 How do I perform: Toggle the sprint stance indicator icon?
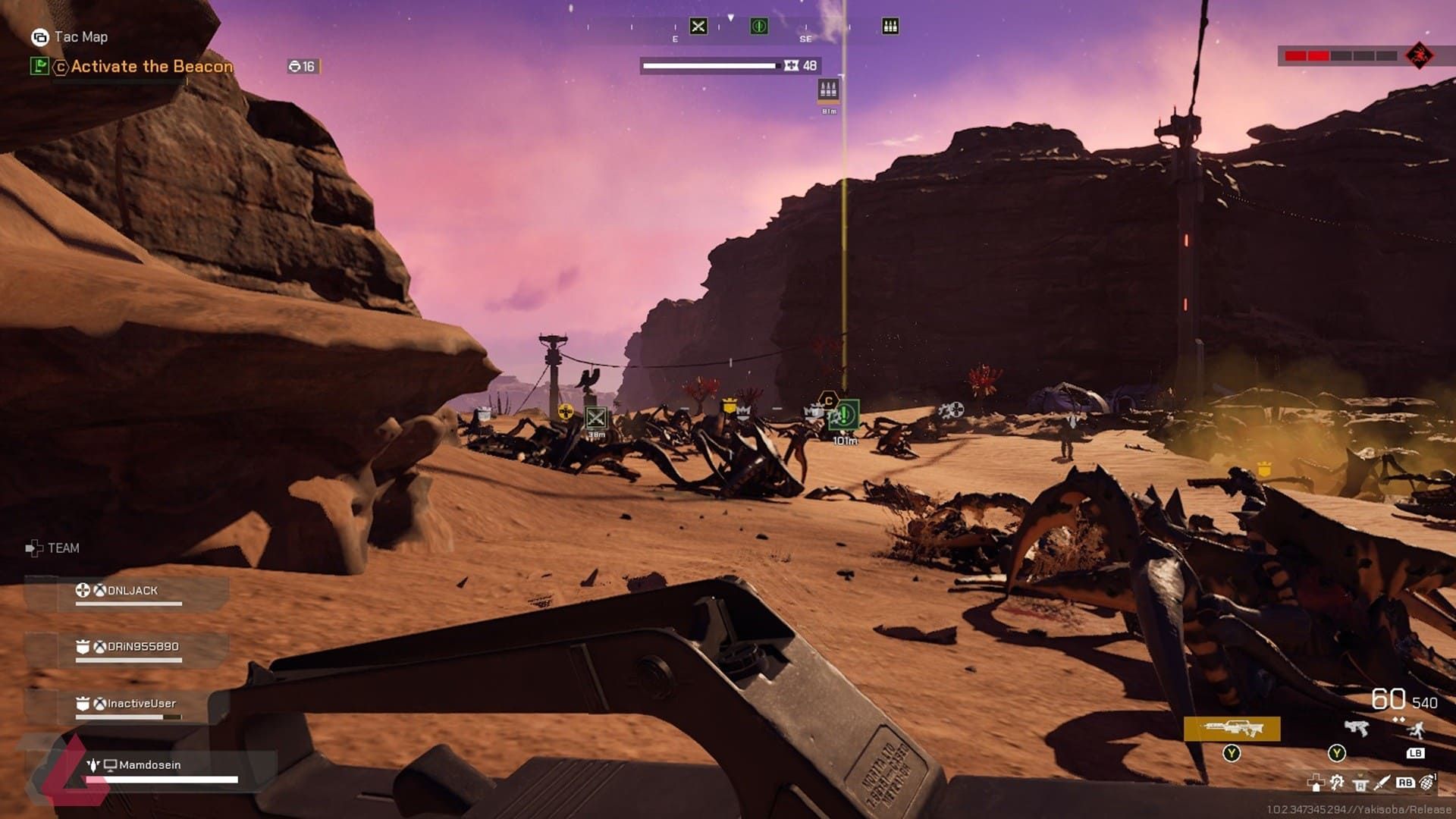(x=1416, y=730)
